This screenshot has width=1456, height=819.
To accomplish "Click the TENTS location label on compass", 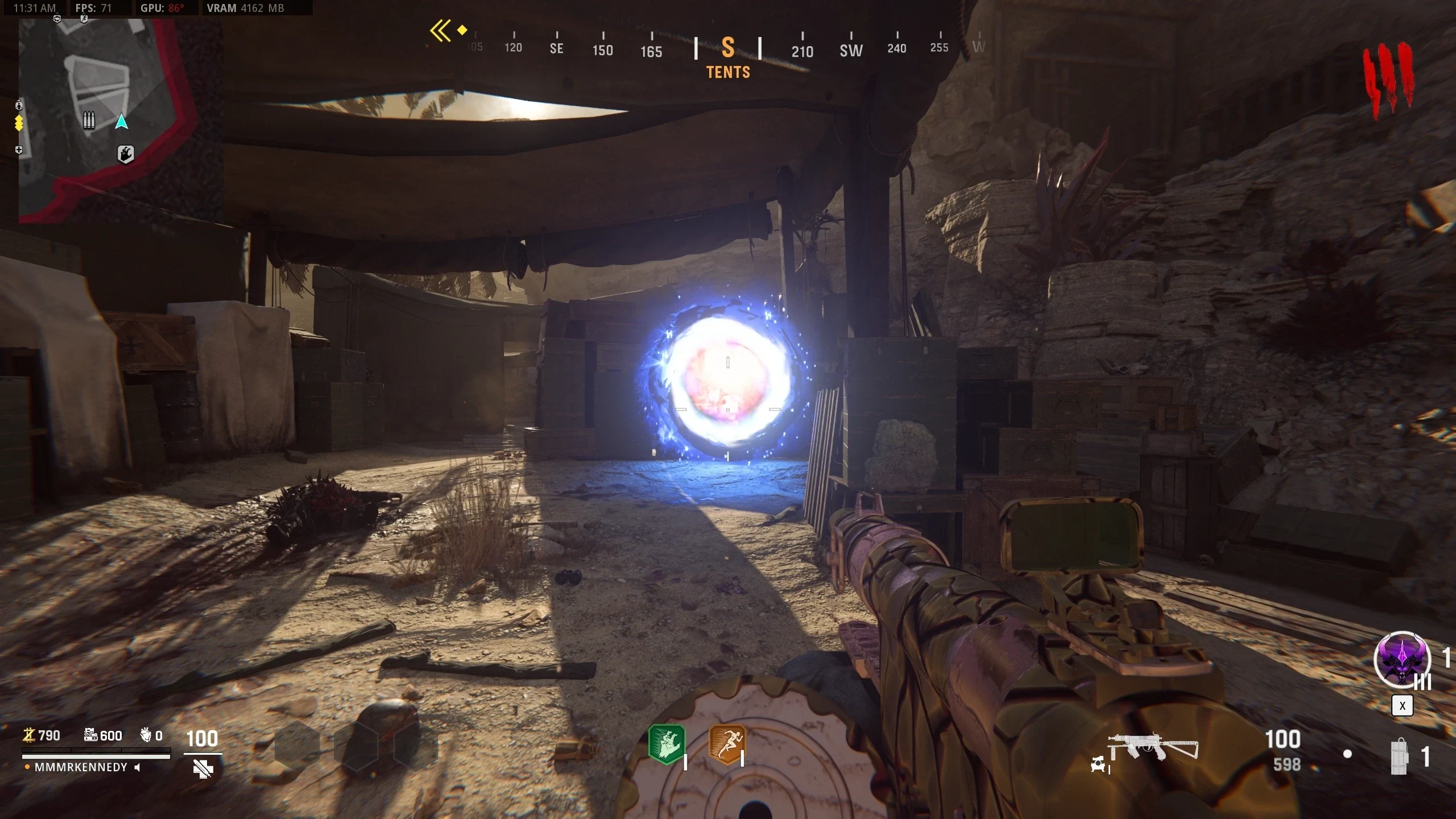I will (x=728, y=72).
